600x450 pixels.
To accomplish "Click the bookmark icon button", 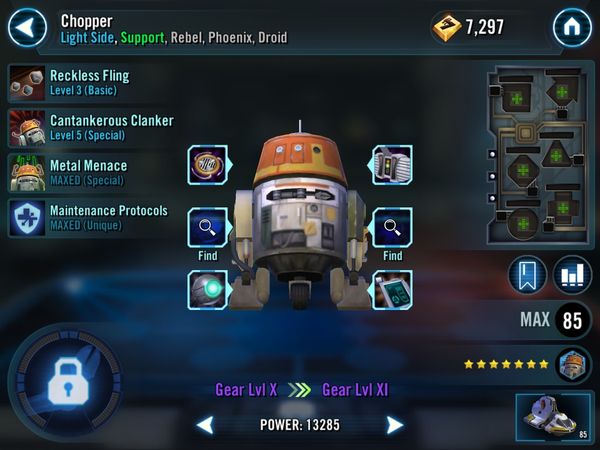I will (529, 276).
